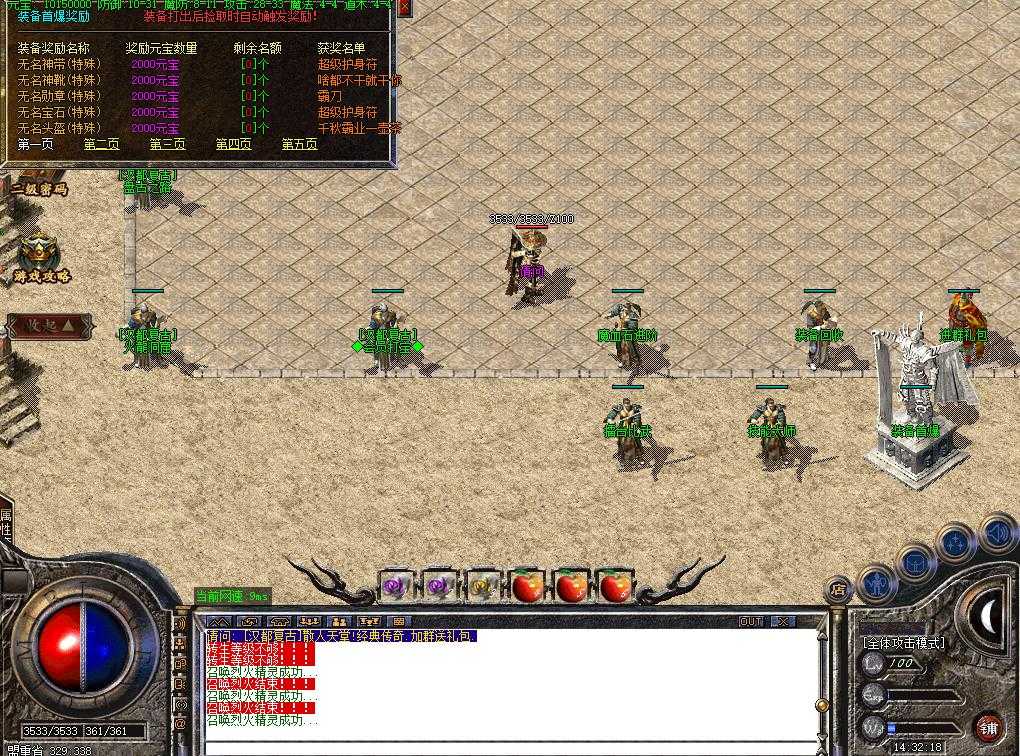Toggle the sound speaker button
This screenshot has height=756, width=1020.
coord(997,534)
